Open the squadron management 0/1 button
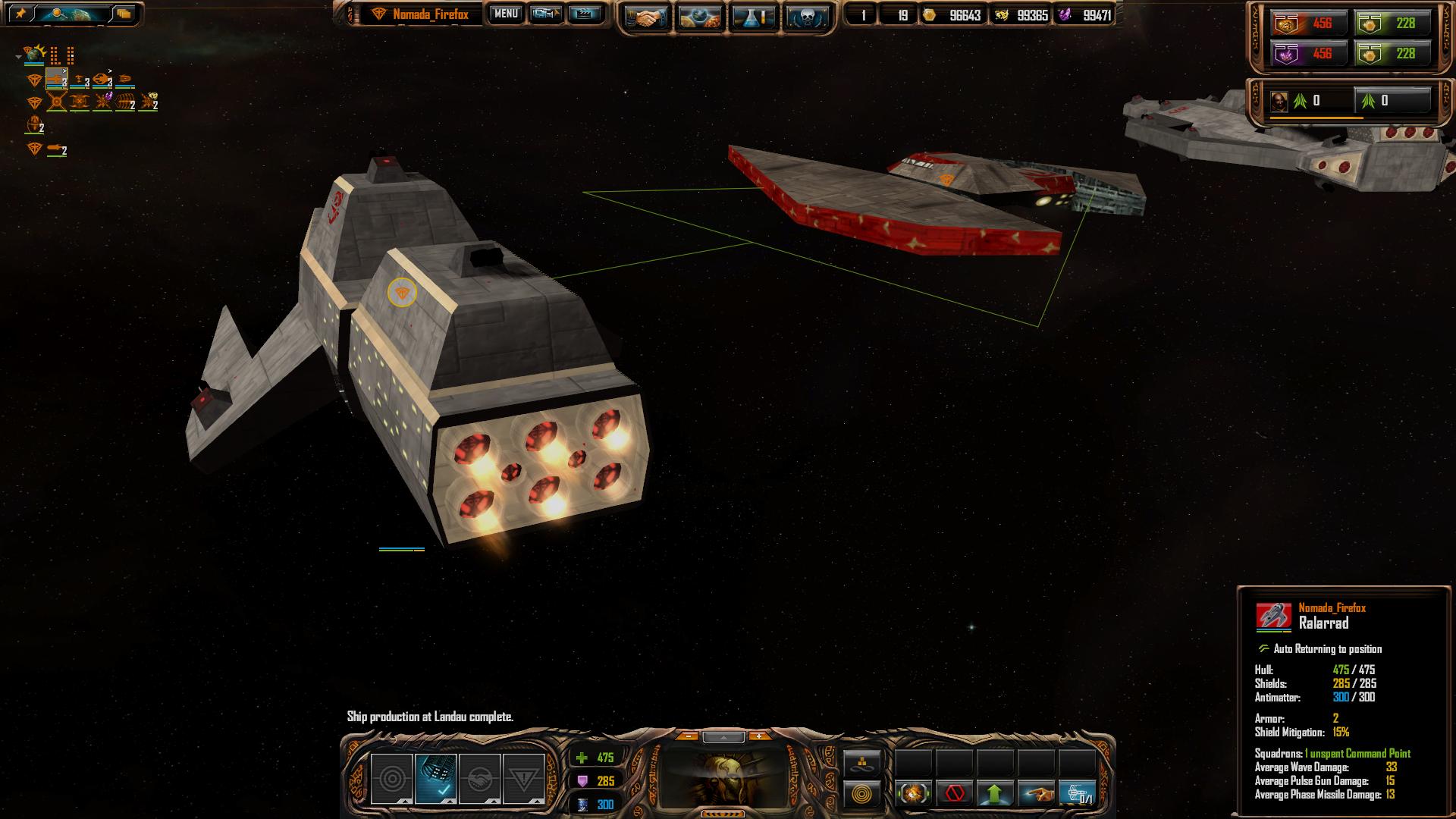 point(1078,794)
